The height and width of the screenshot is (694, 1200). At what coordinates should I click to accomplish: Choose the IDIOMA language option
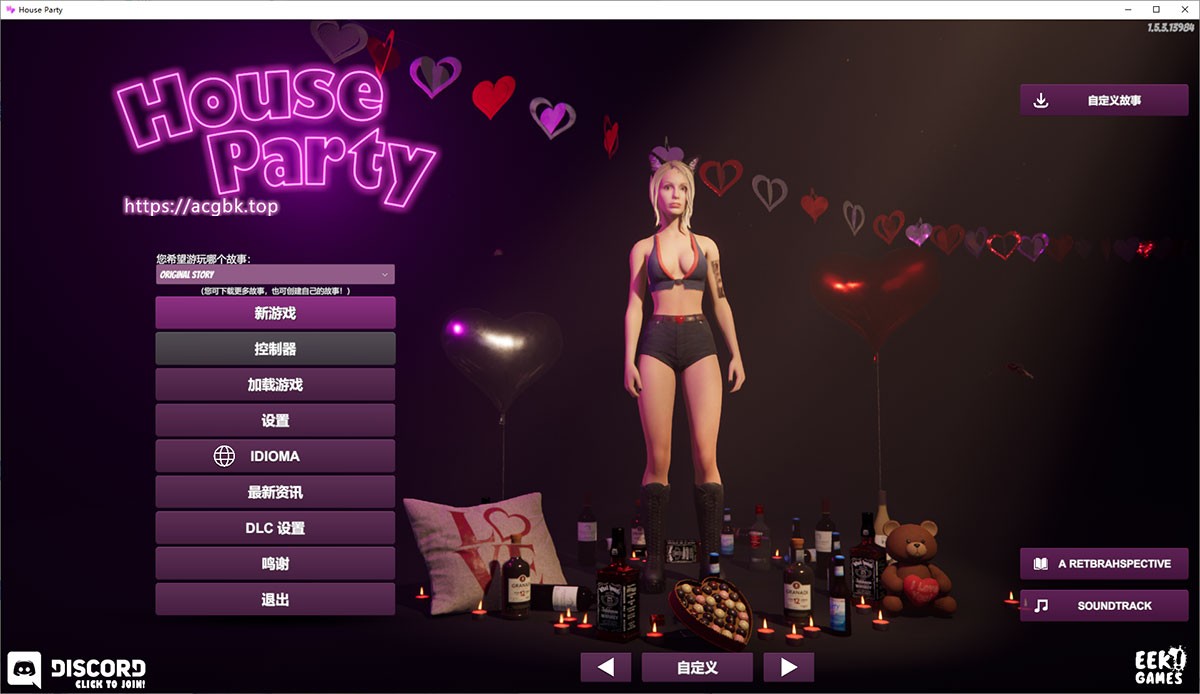coord(275,456)
